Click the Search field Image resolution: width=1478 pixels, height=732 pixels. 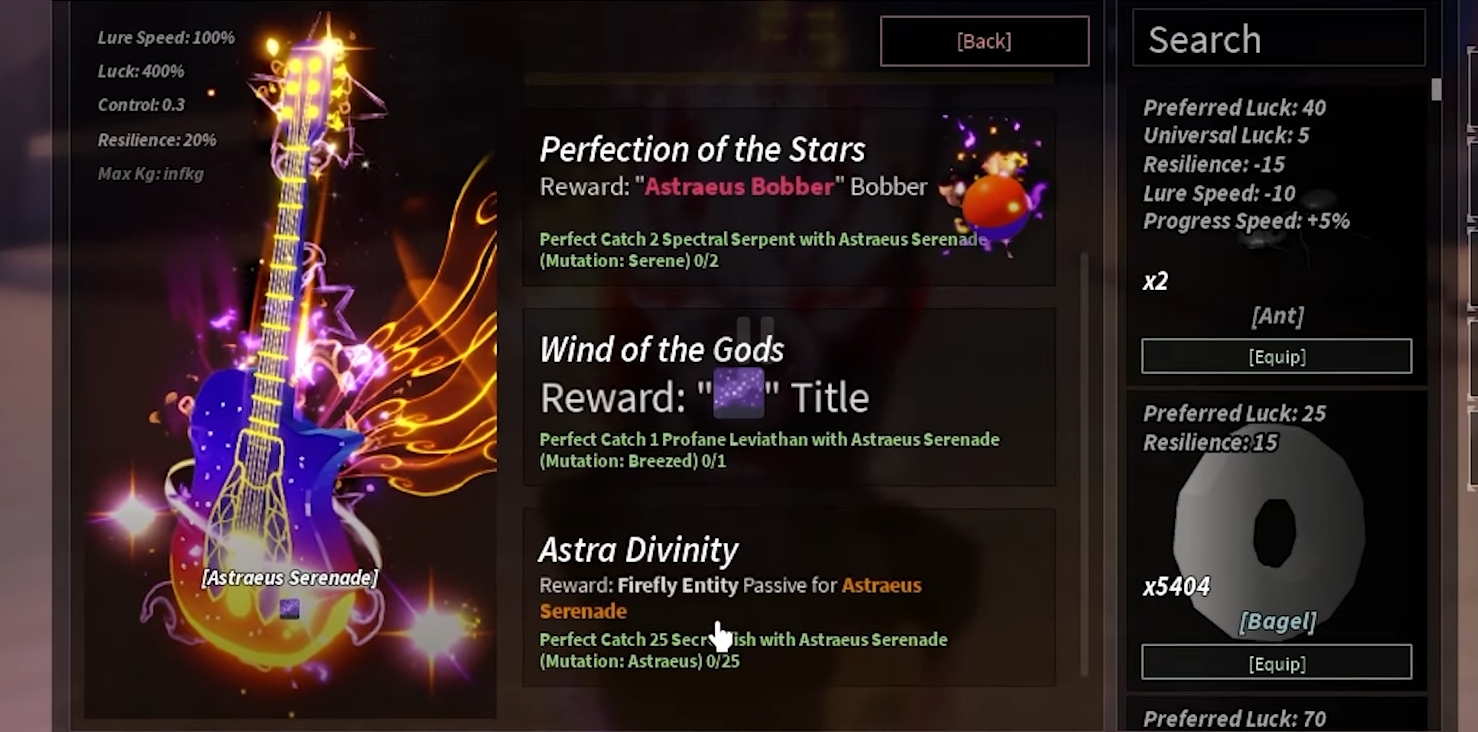pyautogui.click(x=1277, y=39)
